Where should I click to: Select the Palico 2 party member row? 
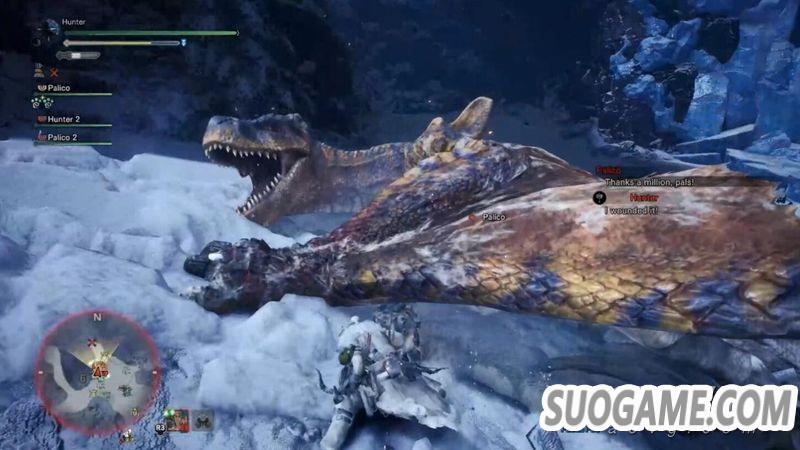(70, 138)
